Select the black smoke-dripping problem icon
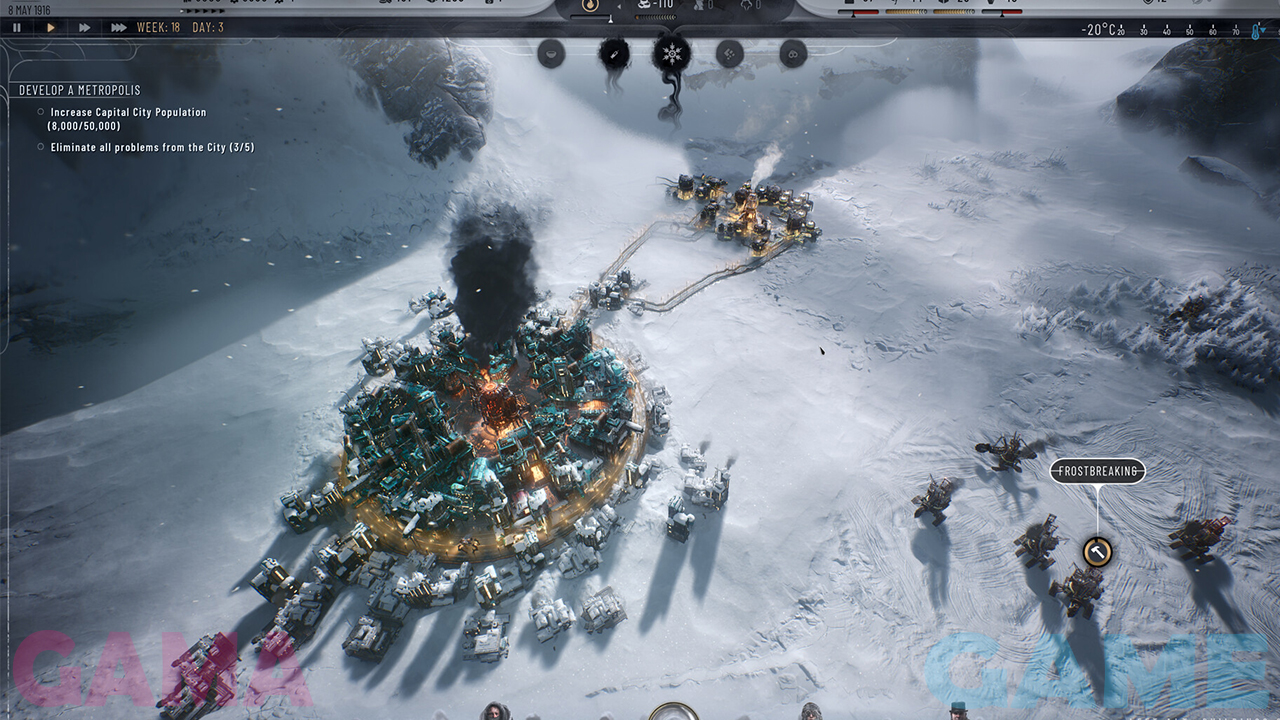 coord(613,53)
